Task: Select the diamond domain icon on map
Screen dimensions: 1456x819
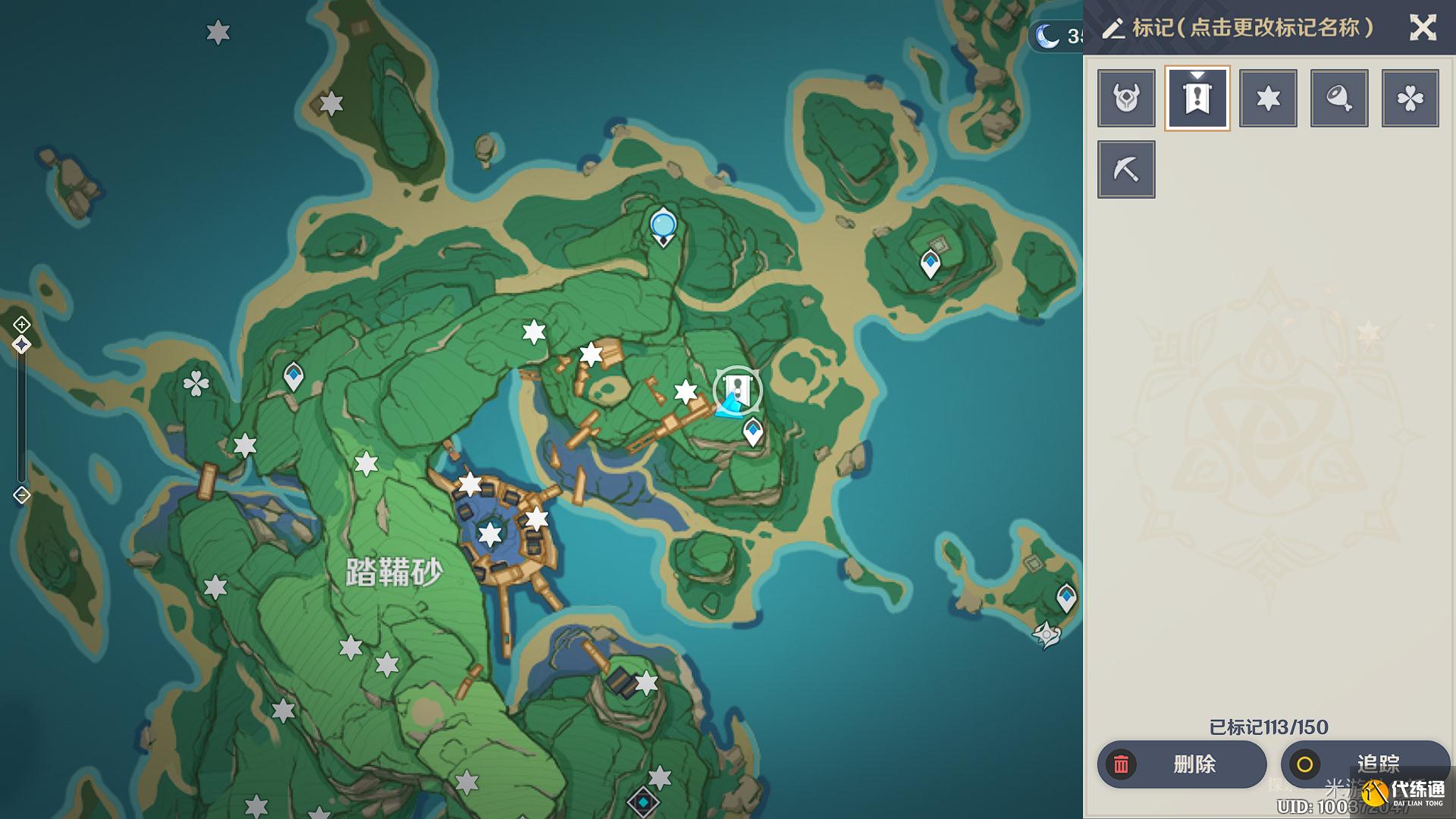Action: pyautogui.click(x=643, y=801)
